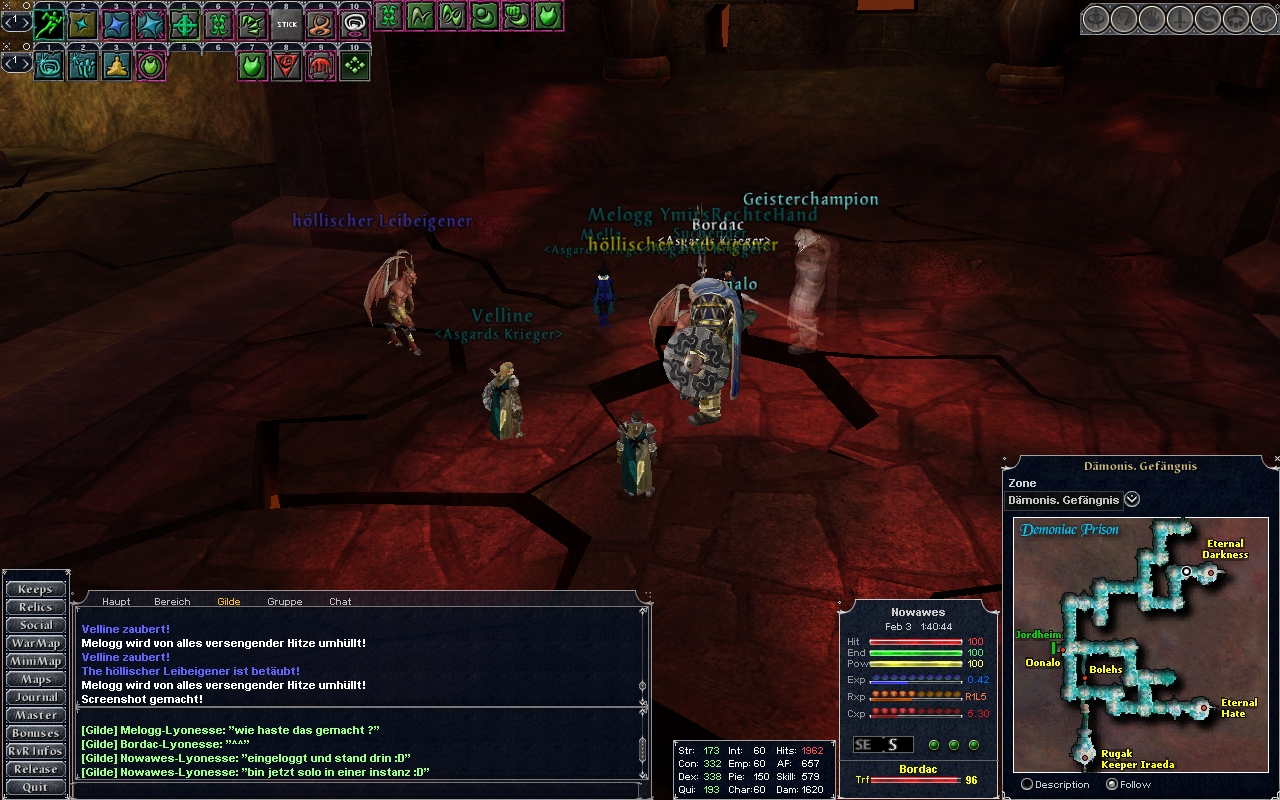Switch to the Haupt chat tab
1280x800 pixels.
click(116, 601)
